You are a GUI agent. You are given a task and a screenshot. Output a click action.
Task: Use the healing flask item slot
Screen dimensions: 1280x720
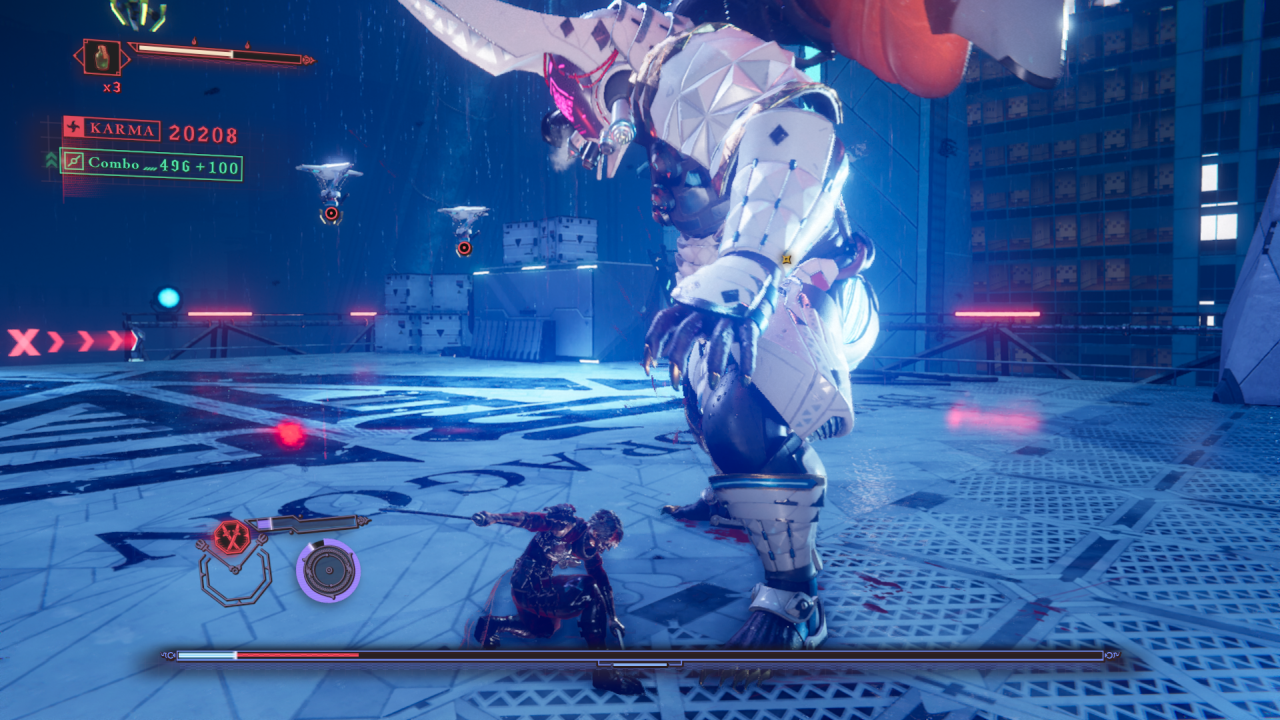click(x=102, y=57)
